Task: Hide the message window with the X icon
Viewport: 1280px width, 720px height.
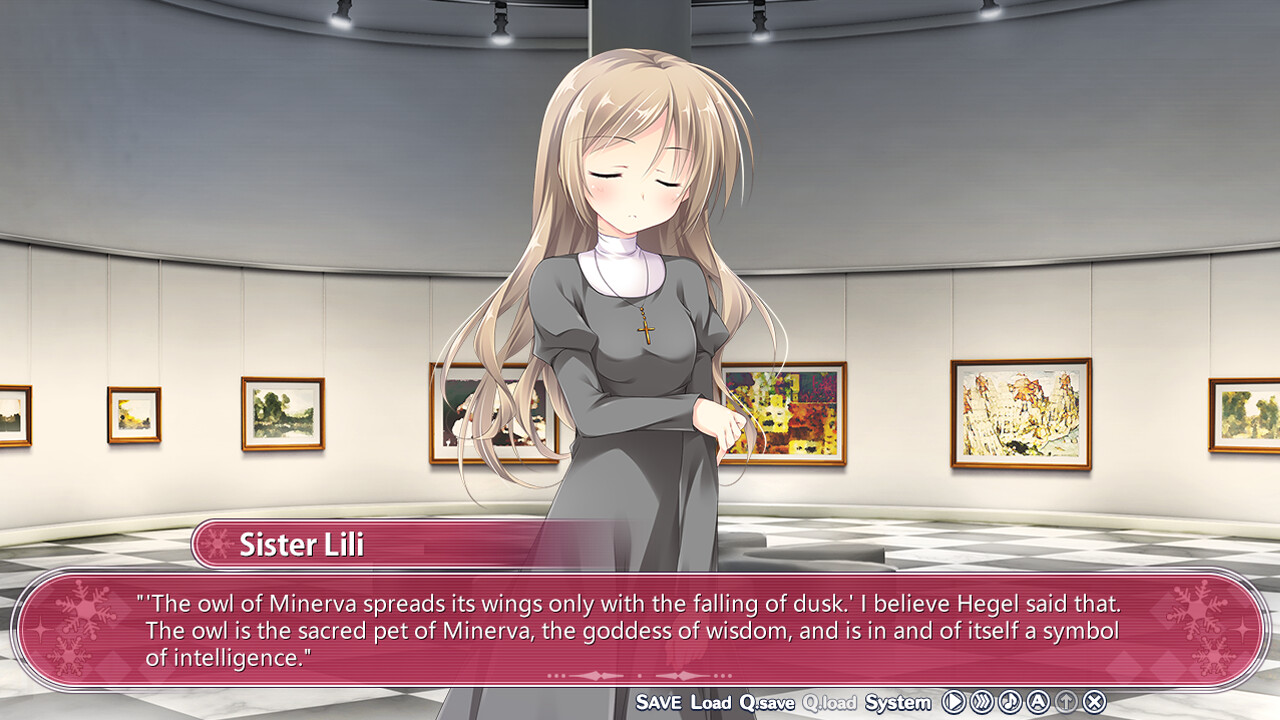Action: pyautogui.click(x=1095, y=703)
